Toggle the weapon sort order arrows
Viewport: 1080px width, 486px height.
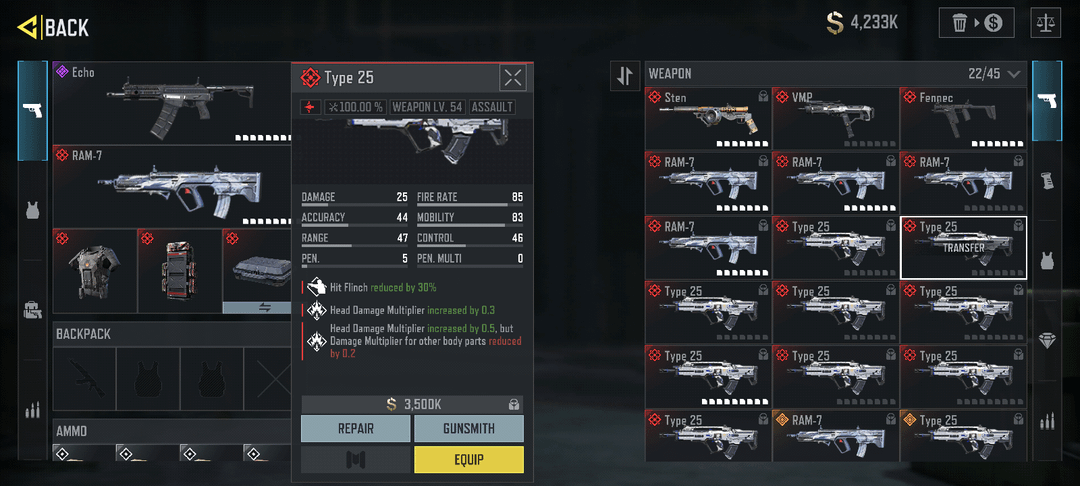click(x=625, y=75)
